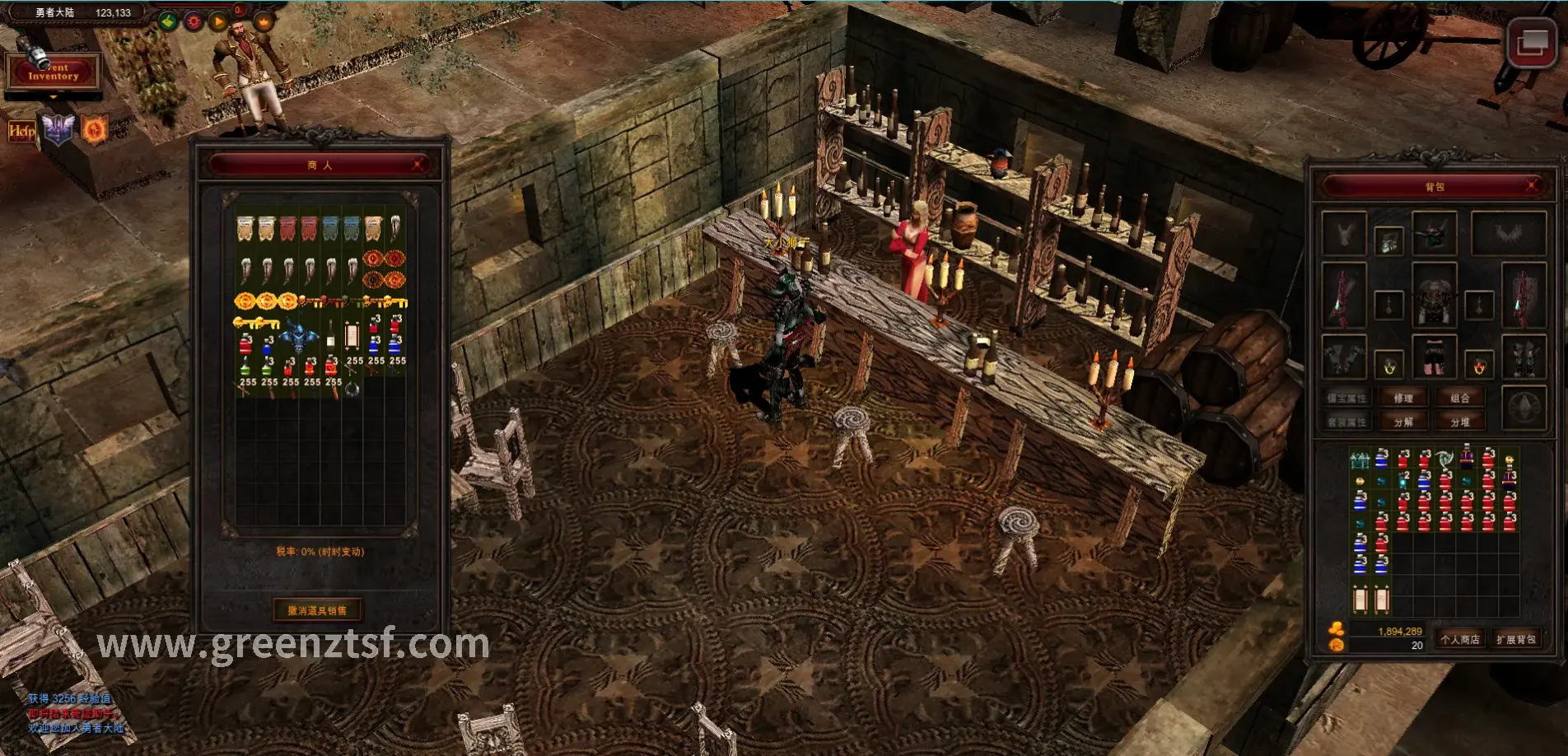Close the 背包 backpack window

pos(1532,187)
